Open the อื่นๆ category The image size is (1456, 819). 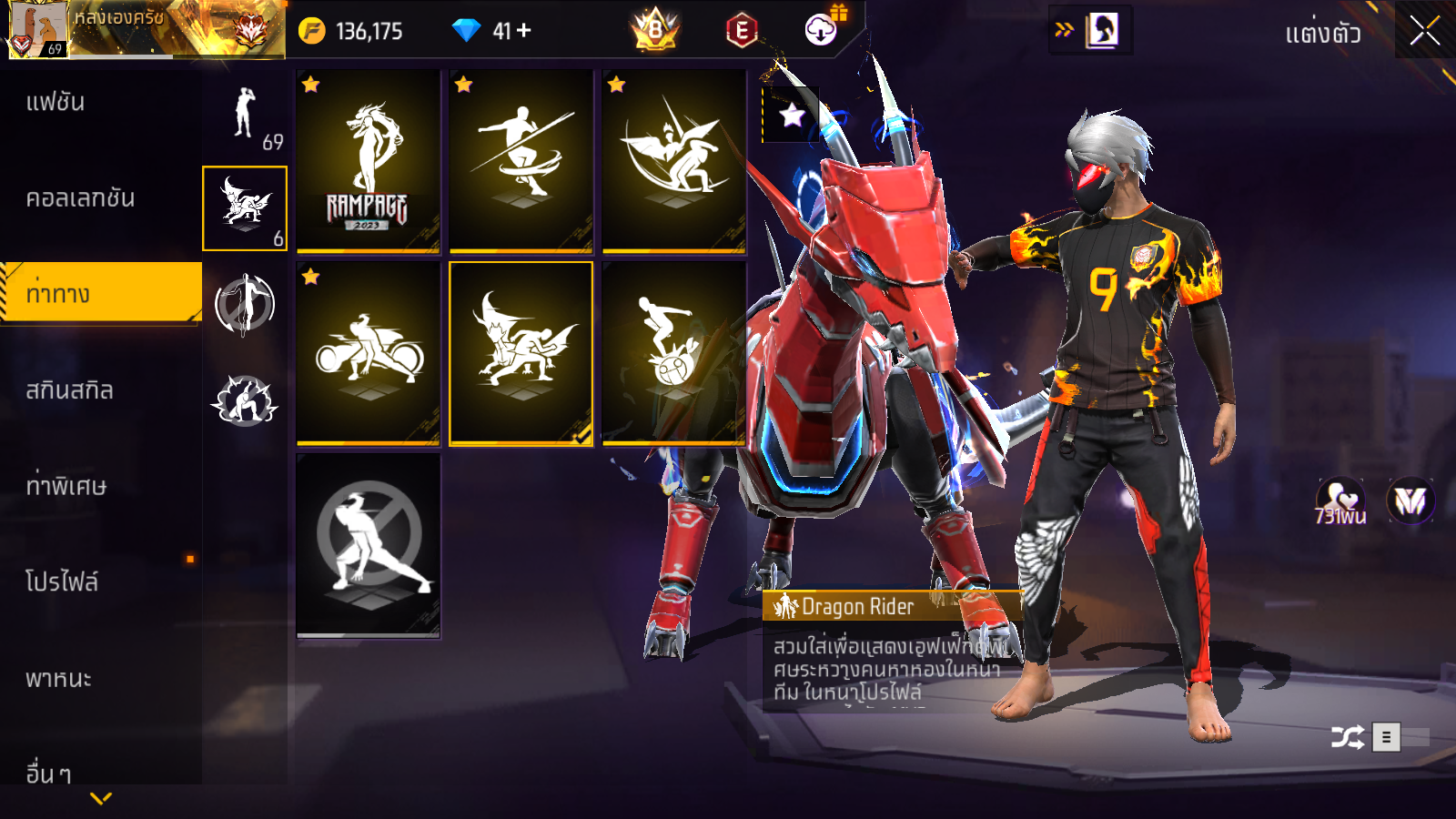click(48, 773)
